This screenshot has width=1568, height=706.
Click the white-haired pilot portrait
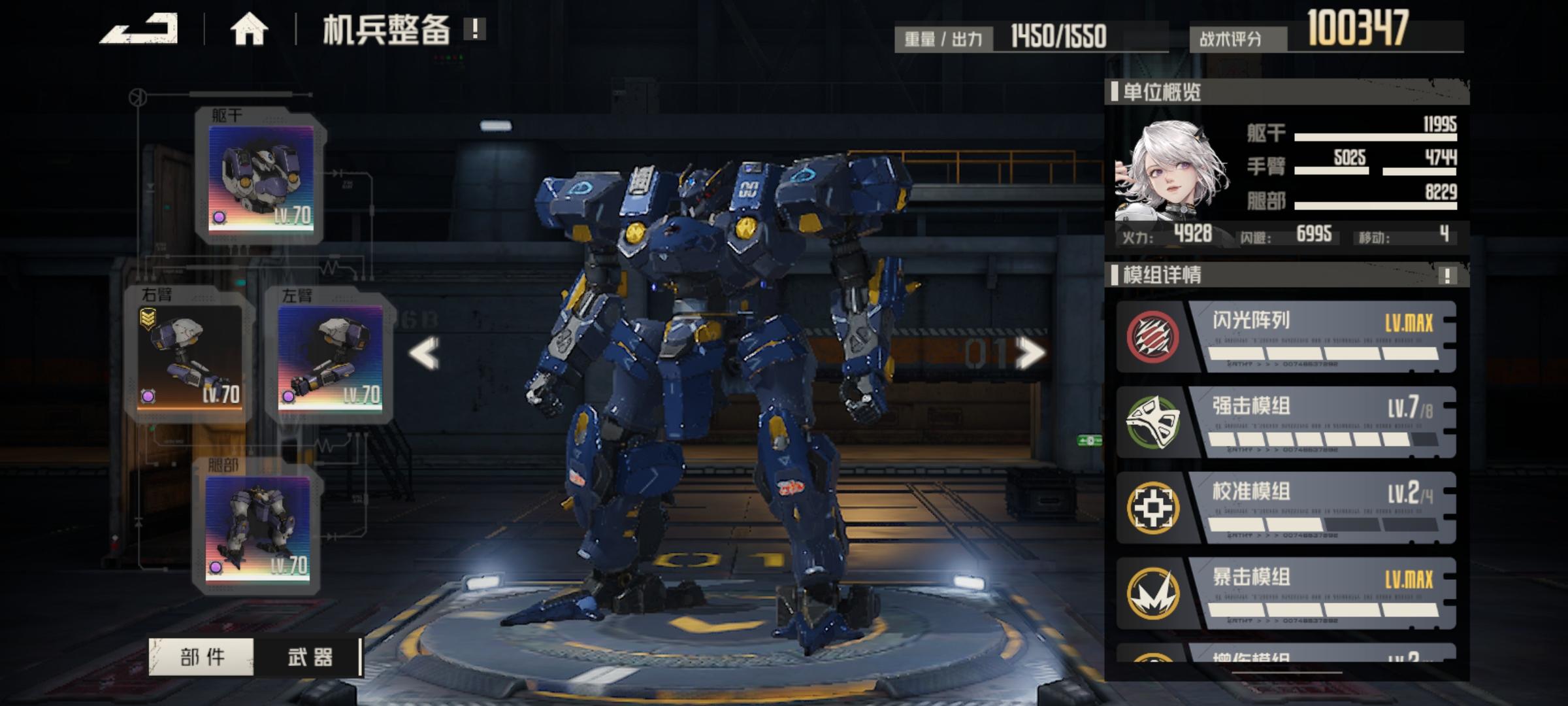point(1171,171)
